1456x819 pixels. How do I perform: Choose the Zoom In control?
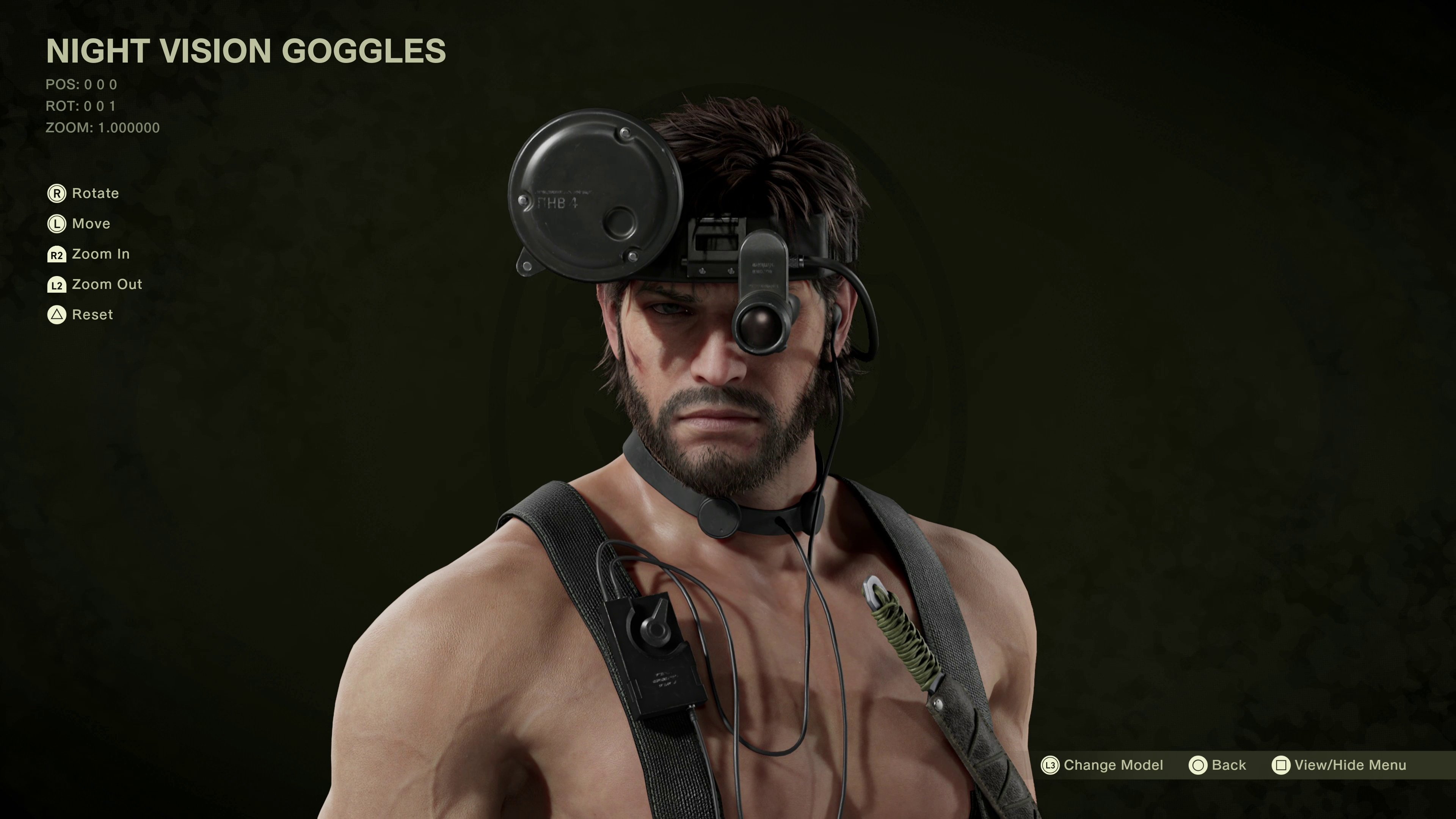tap(89, 254)
